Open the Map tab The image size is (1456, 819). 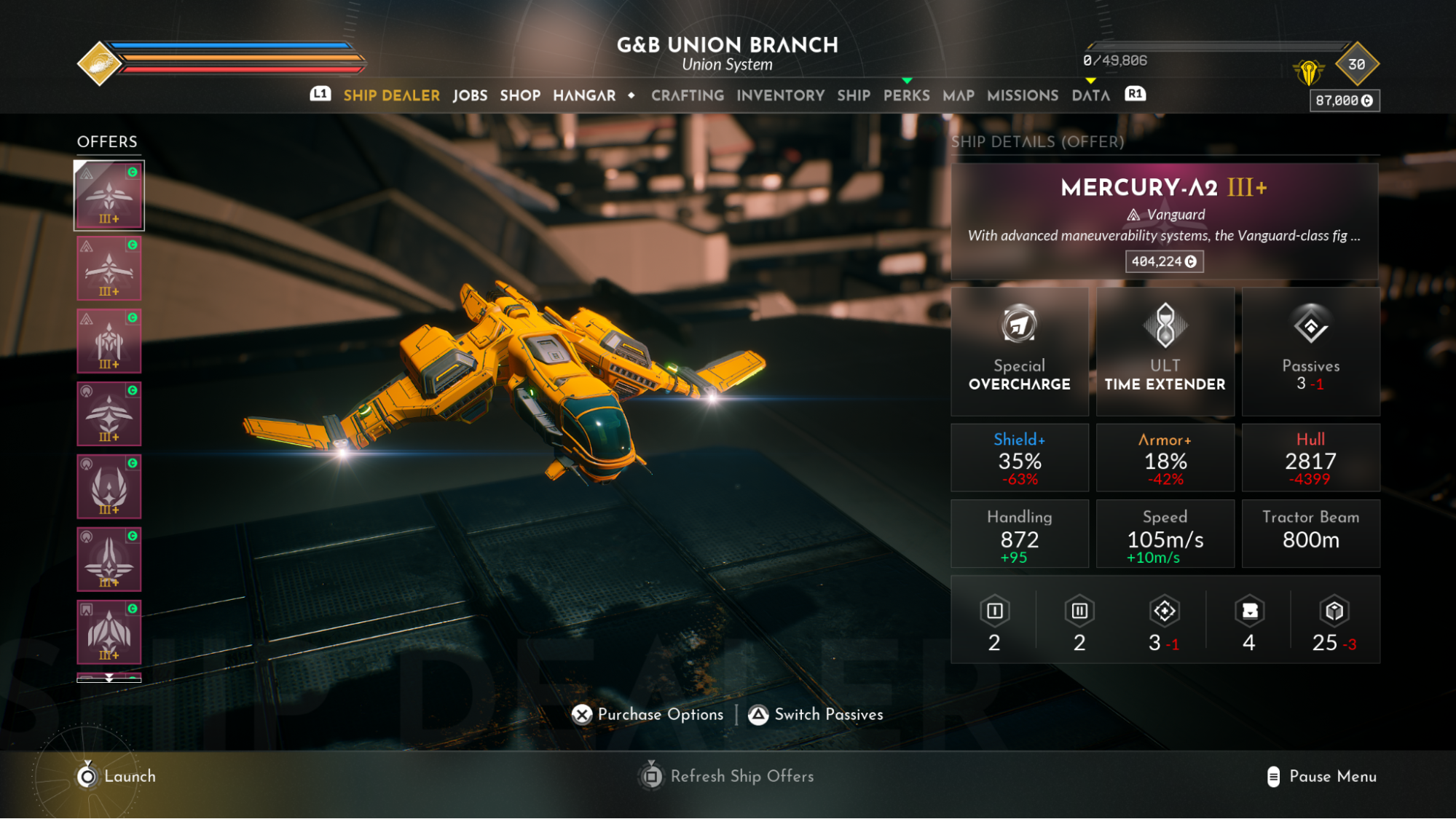(x=958, y=95)
